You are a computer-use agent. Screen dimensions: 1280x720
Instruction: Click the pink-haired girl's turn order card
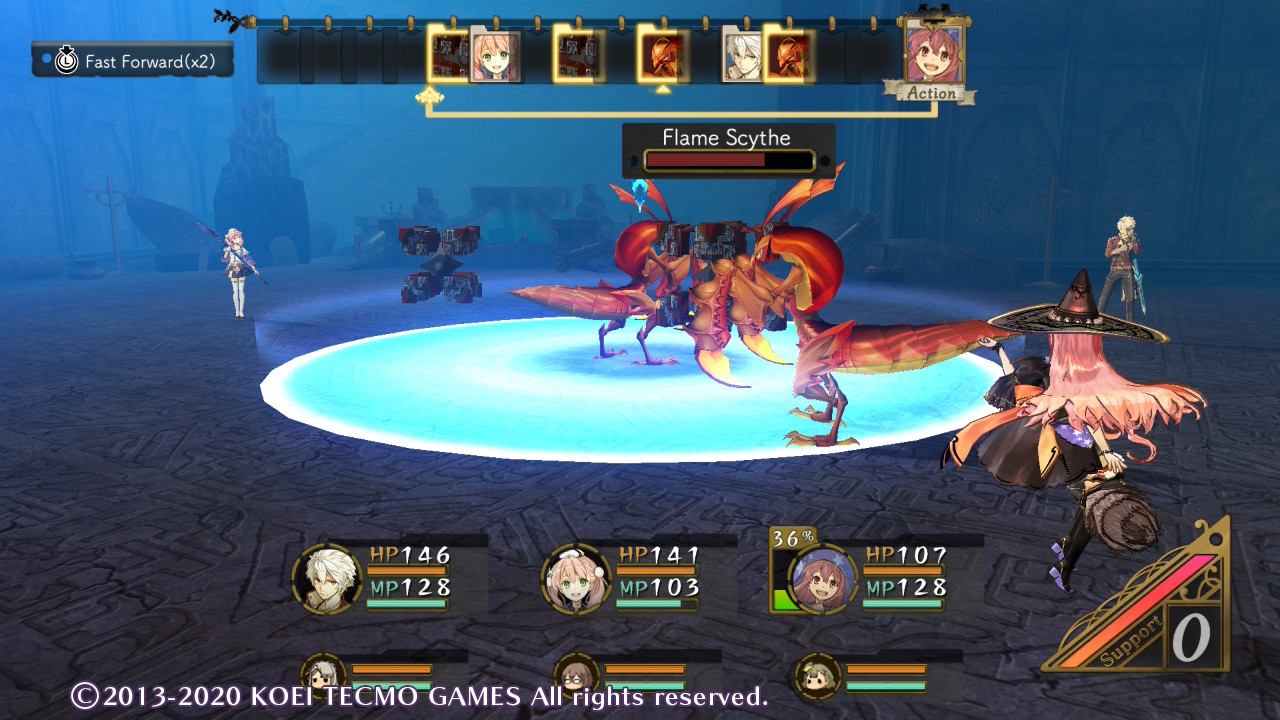[x=495, y=55]
